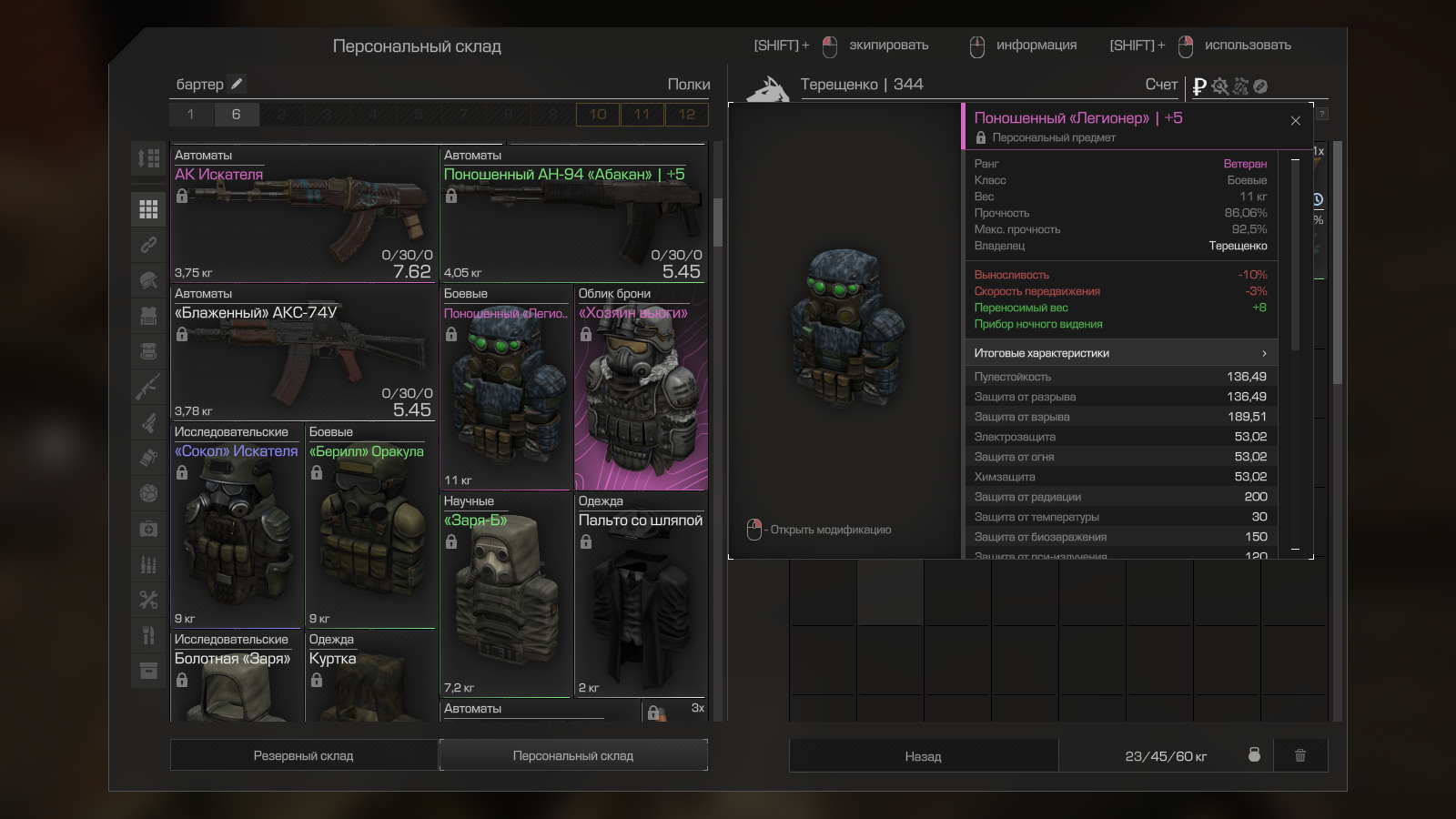Close the Legionnaire item info panel
This screenshot has width=1456, height=819.
click(1295, 121)
